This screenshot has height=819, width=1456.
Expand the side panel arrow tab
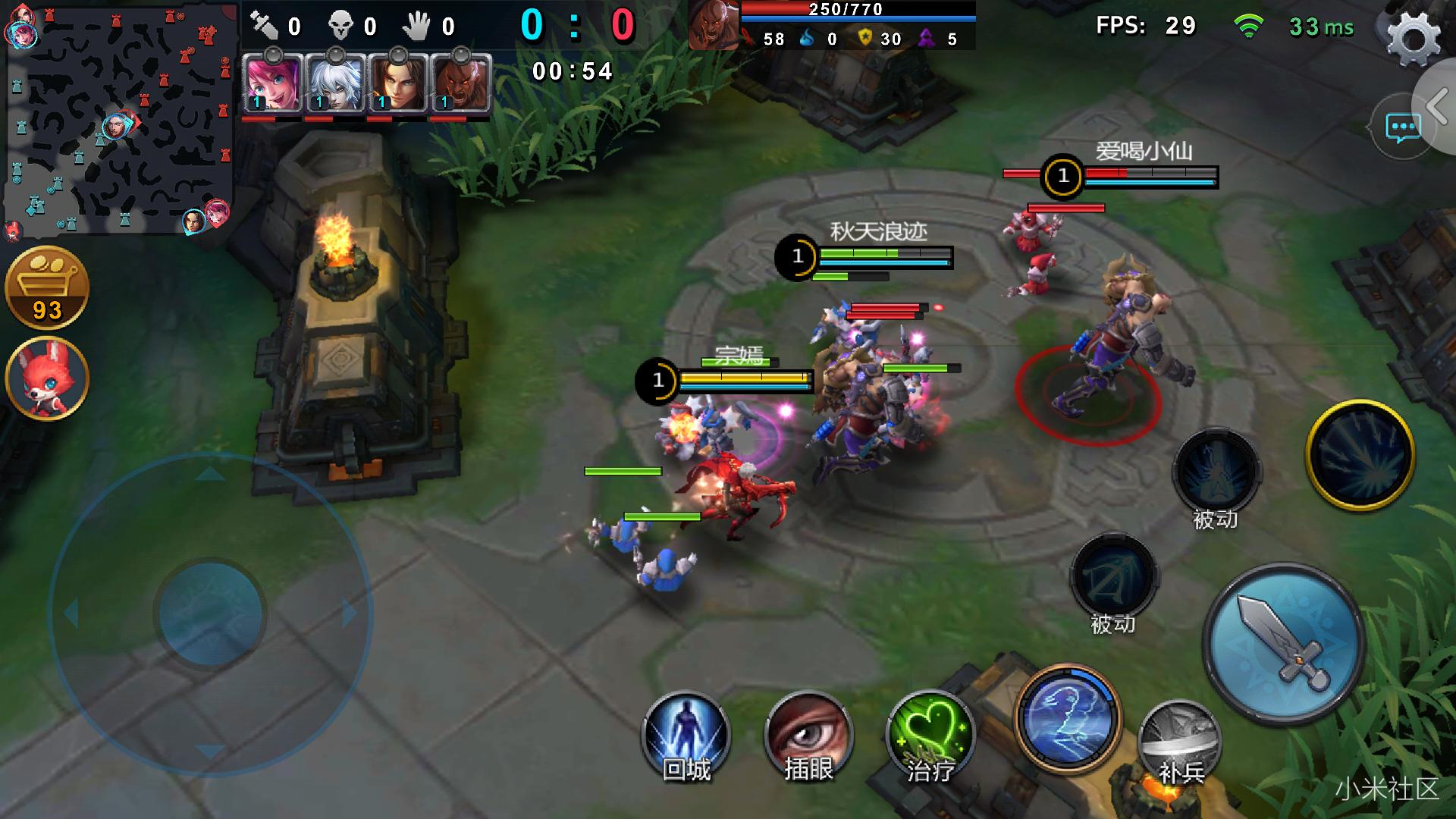point(1437,105)
